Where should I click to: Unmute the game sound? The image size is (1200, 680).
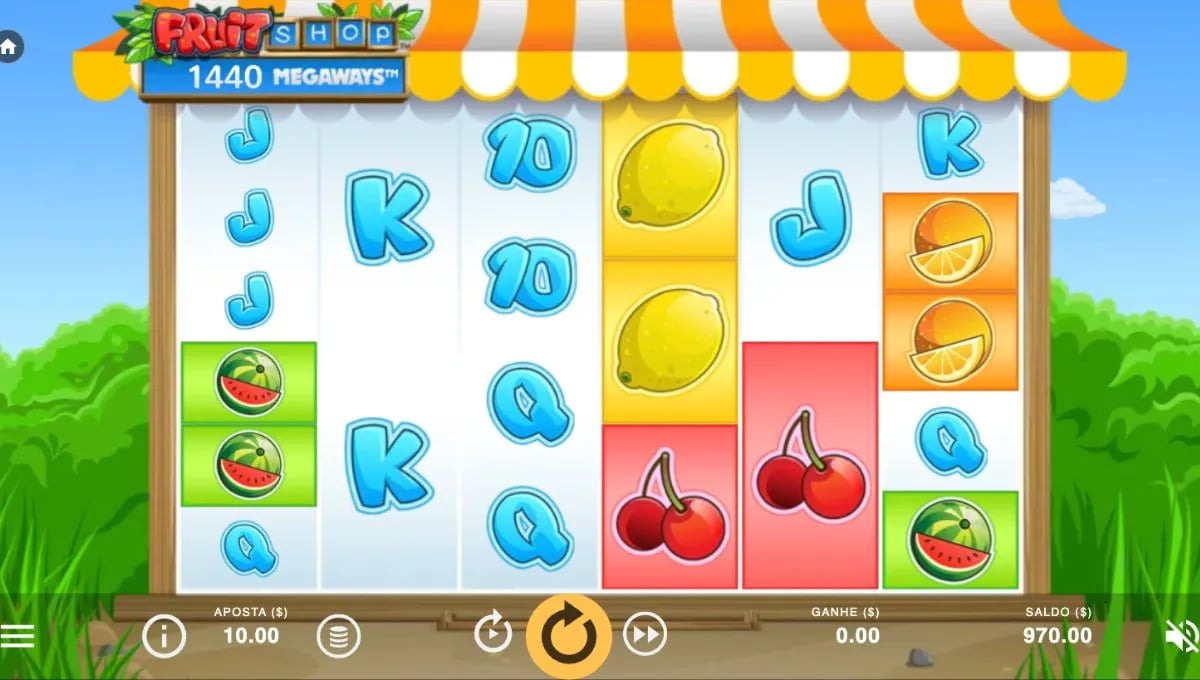(1182, 636)
